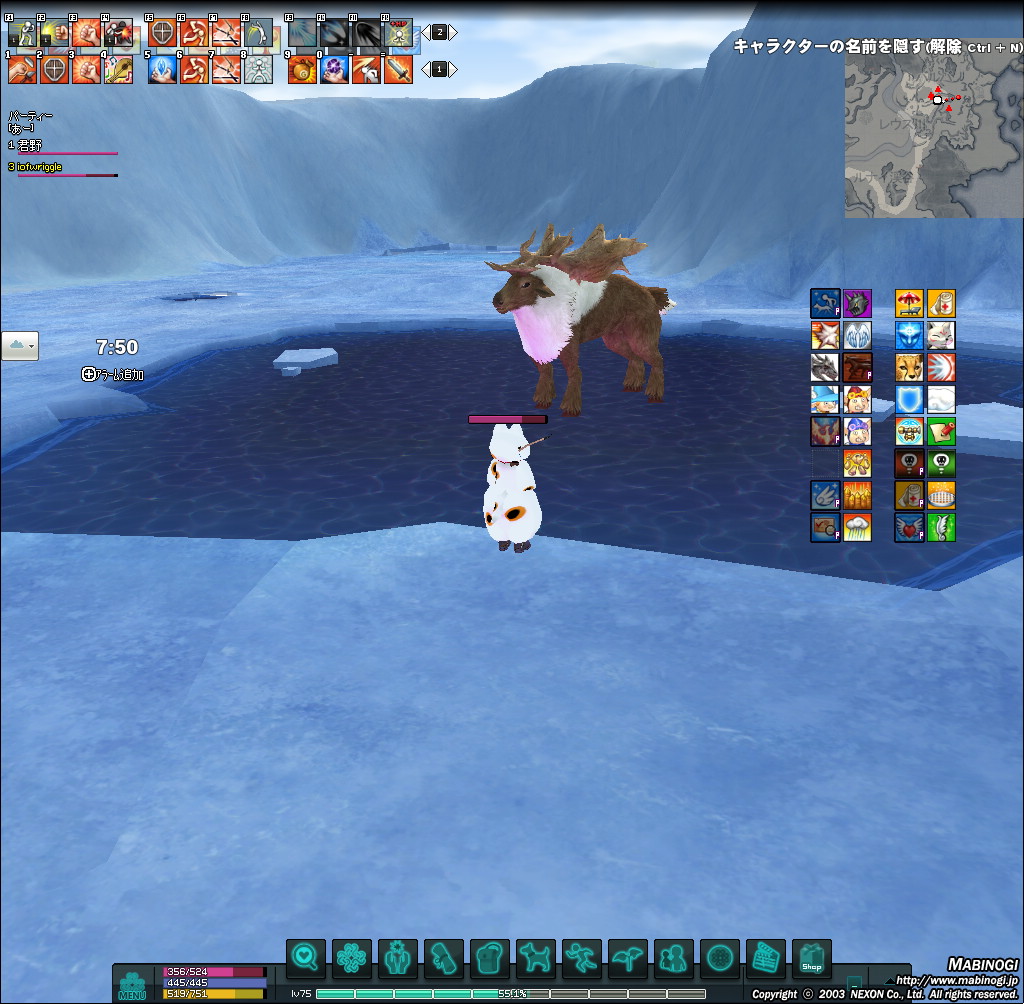Activate the purple orb skill in slot 0
The width and height of the screenshot is (1024, 1004).
click(334, 70)
